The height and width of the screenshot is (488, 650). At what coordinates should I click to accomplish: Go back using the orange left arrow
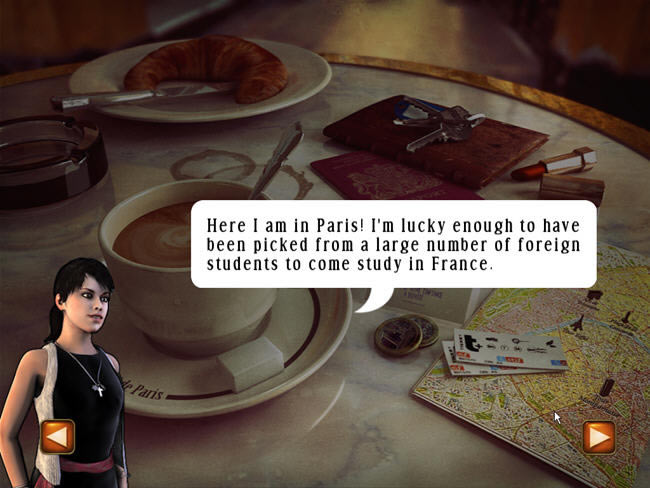coord(57,436)
